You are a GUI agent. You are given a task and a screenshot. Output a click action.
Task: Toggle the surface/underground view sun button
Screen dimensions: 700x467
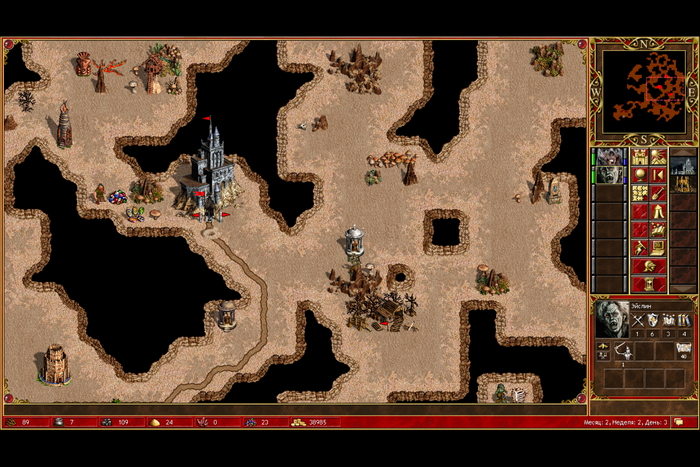pos(658,157)
